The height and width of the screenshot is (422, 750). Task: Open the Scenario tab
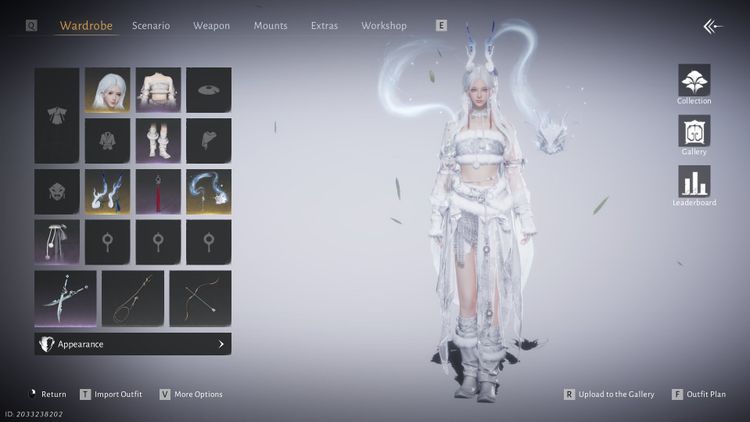pos(151,25)
